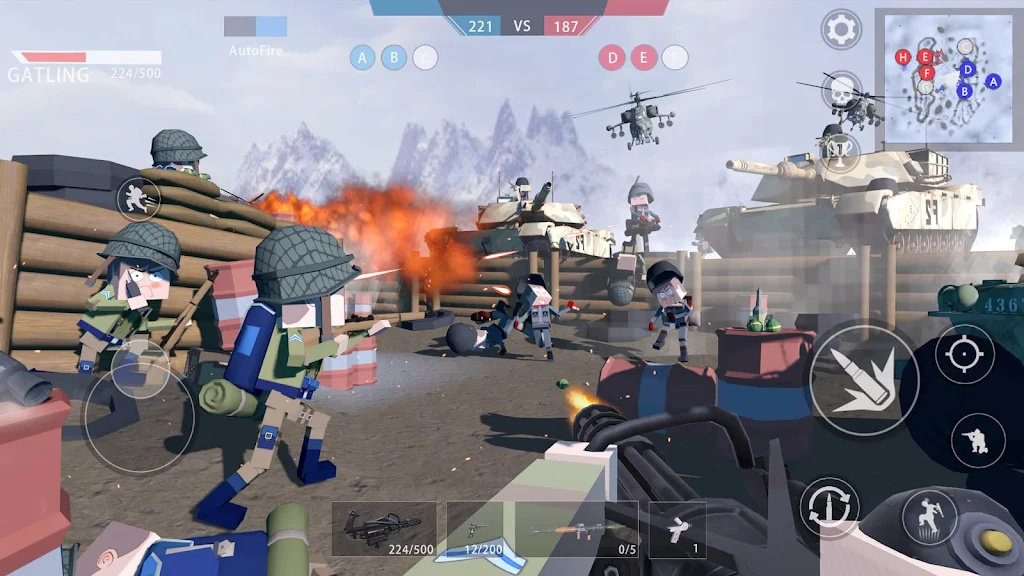This screenshot has height=576, width=1024.
Task: Select red capture point D indicator
Action: pyautogui.click(x=612, y=58)
